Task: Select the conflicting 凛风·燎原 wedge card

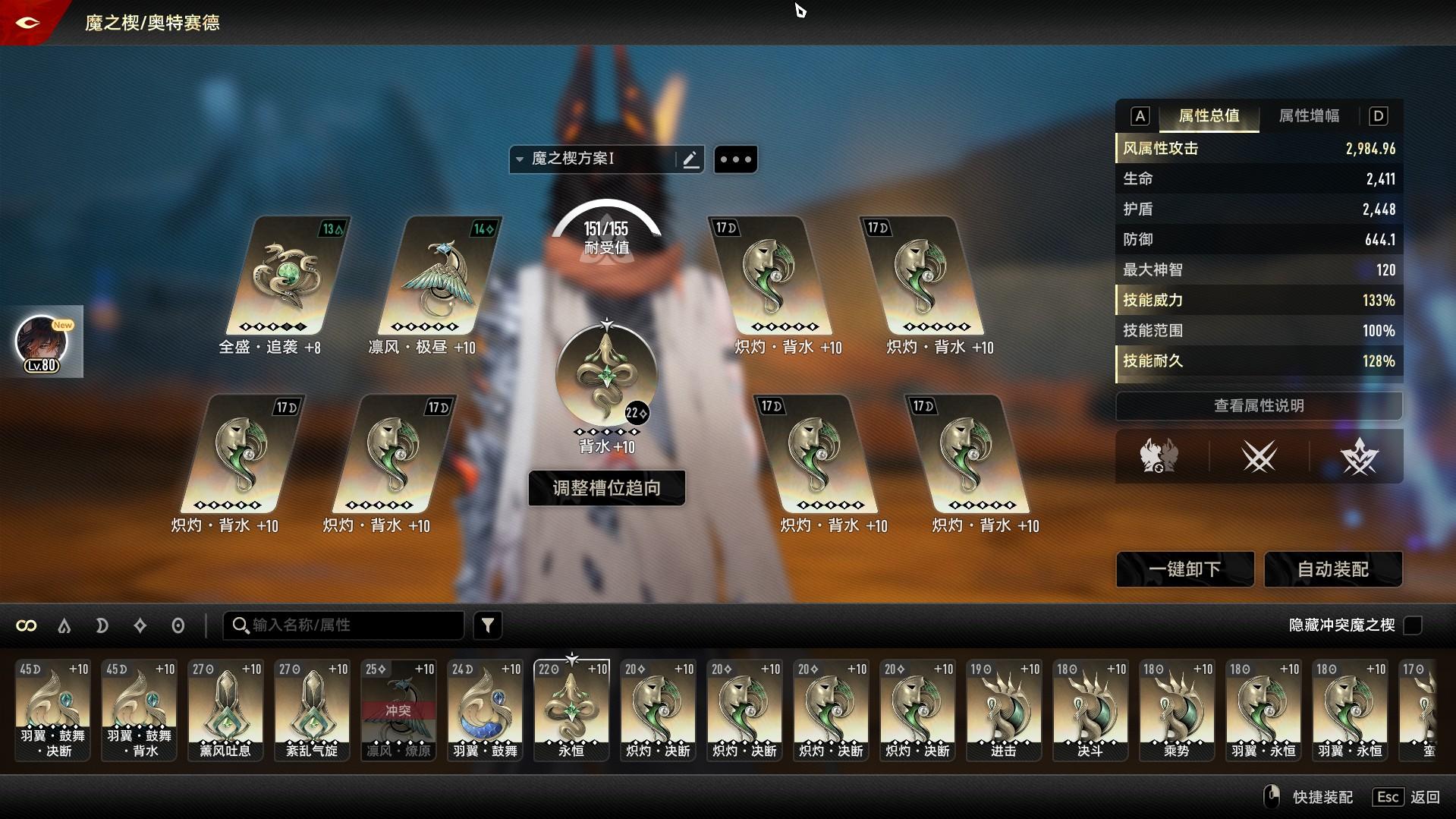Action: [398, 710]
